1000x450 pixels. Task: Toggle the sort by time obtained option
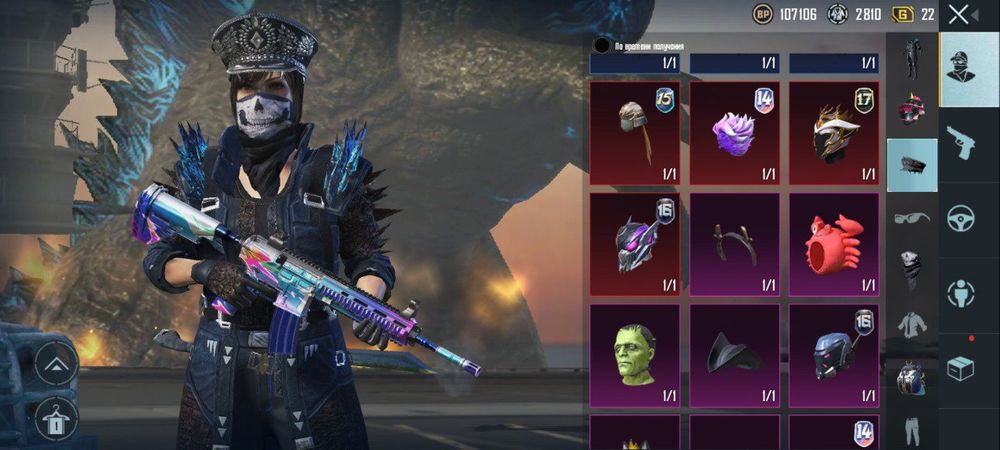(x=601, y=45)
